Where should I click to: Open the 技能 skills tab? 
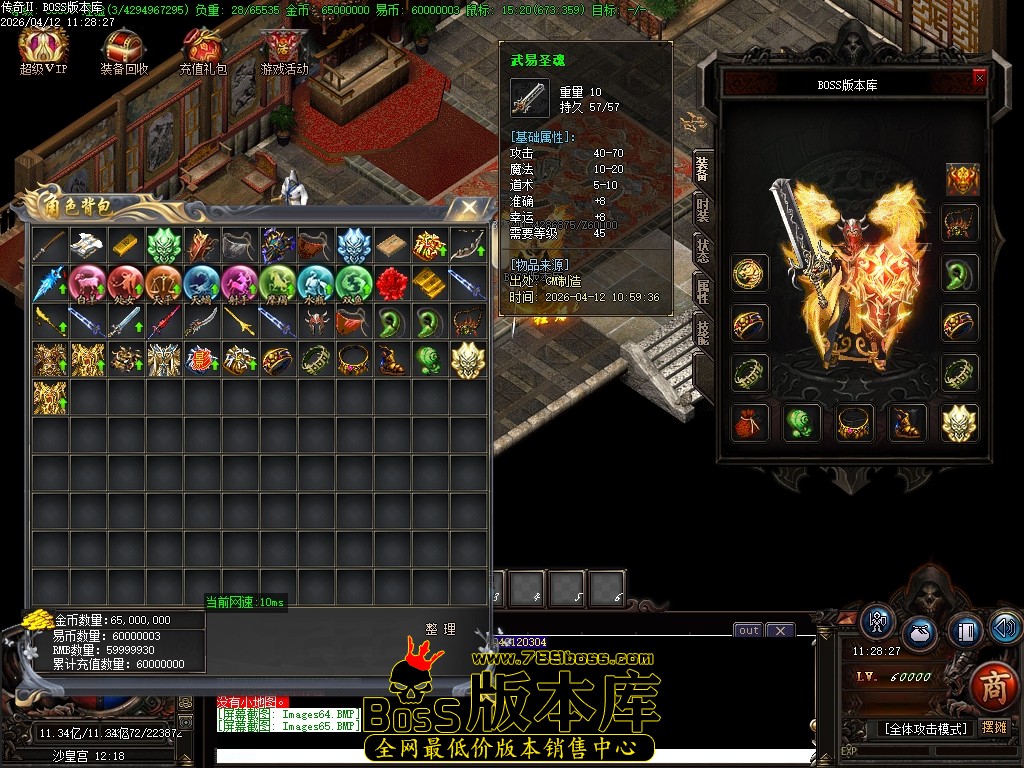(x=703, y=332)
